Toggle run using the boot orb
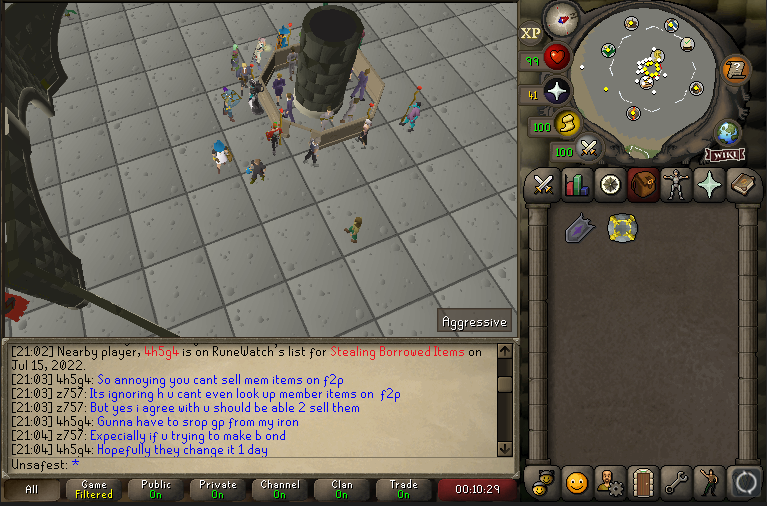Image resolution: width=767 pixels, height=506 pixels. click(x=568, y=123)
